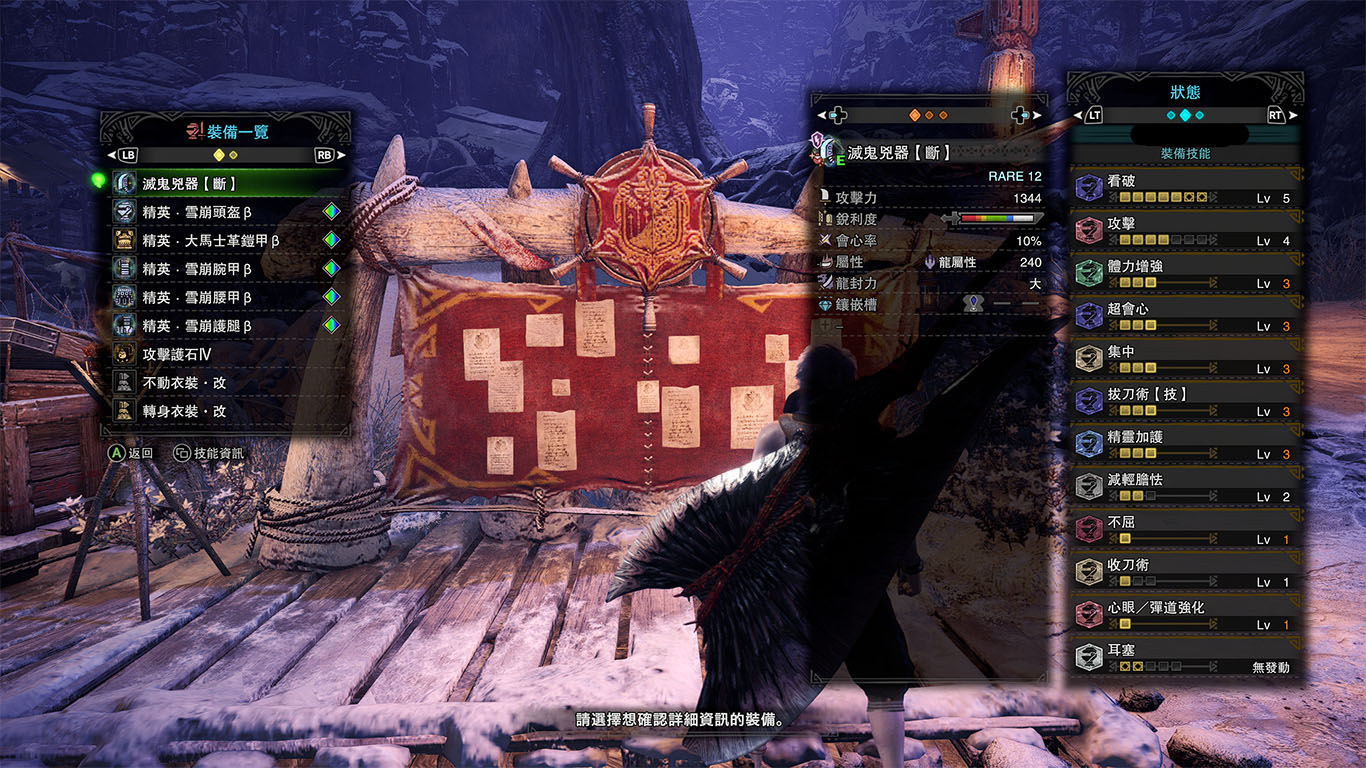Click the 集中 skill row
The width and height of the screenshot is (1366, 768).
pyautogui.click(x=1185, y=360)
